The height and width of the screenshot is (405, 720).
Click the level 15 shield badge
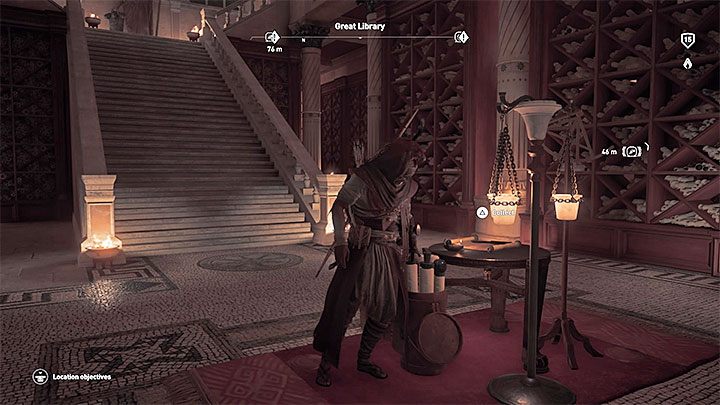pyautogui.click(x=687, y=39)
